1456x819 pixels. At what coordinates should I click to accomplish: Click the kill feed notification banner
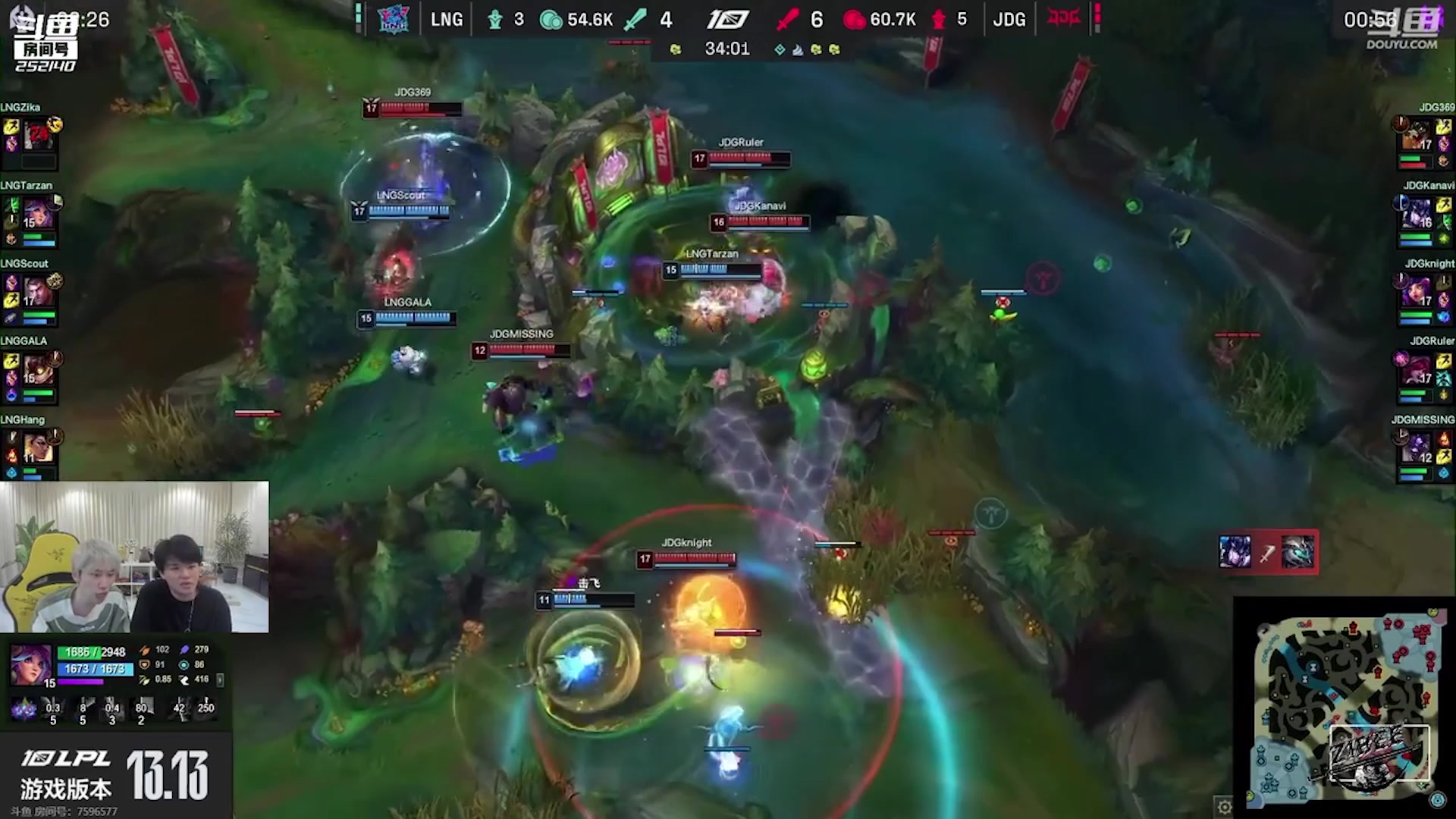[1267, 552]
